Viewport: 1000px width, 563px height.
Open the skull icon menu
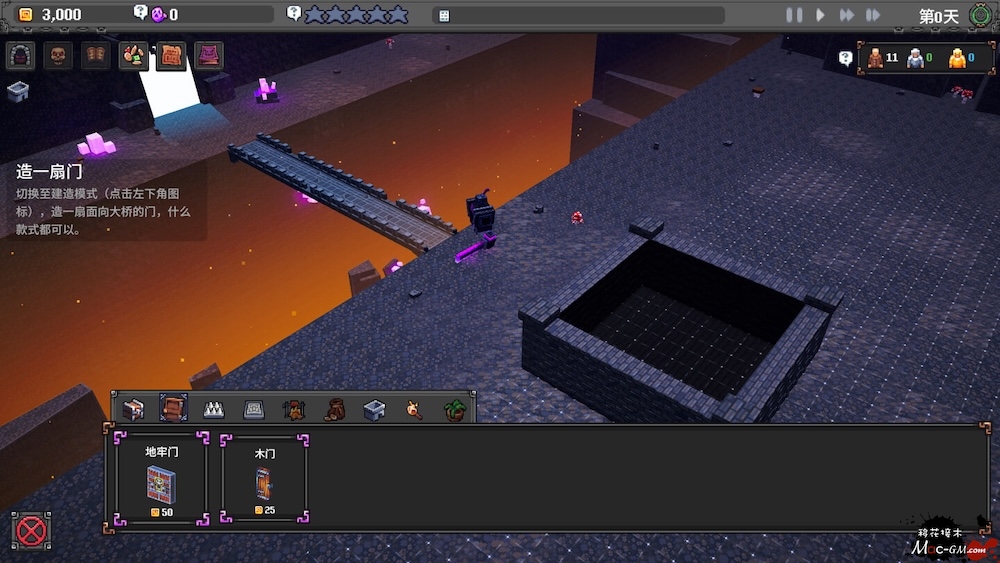57,55
